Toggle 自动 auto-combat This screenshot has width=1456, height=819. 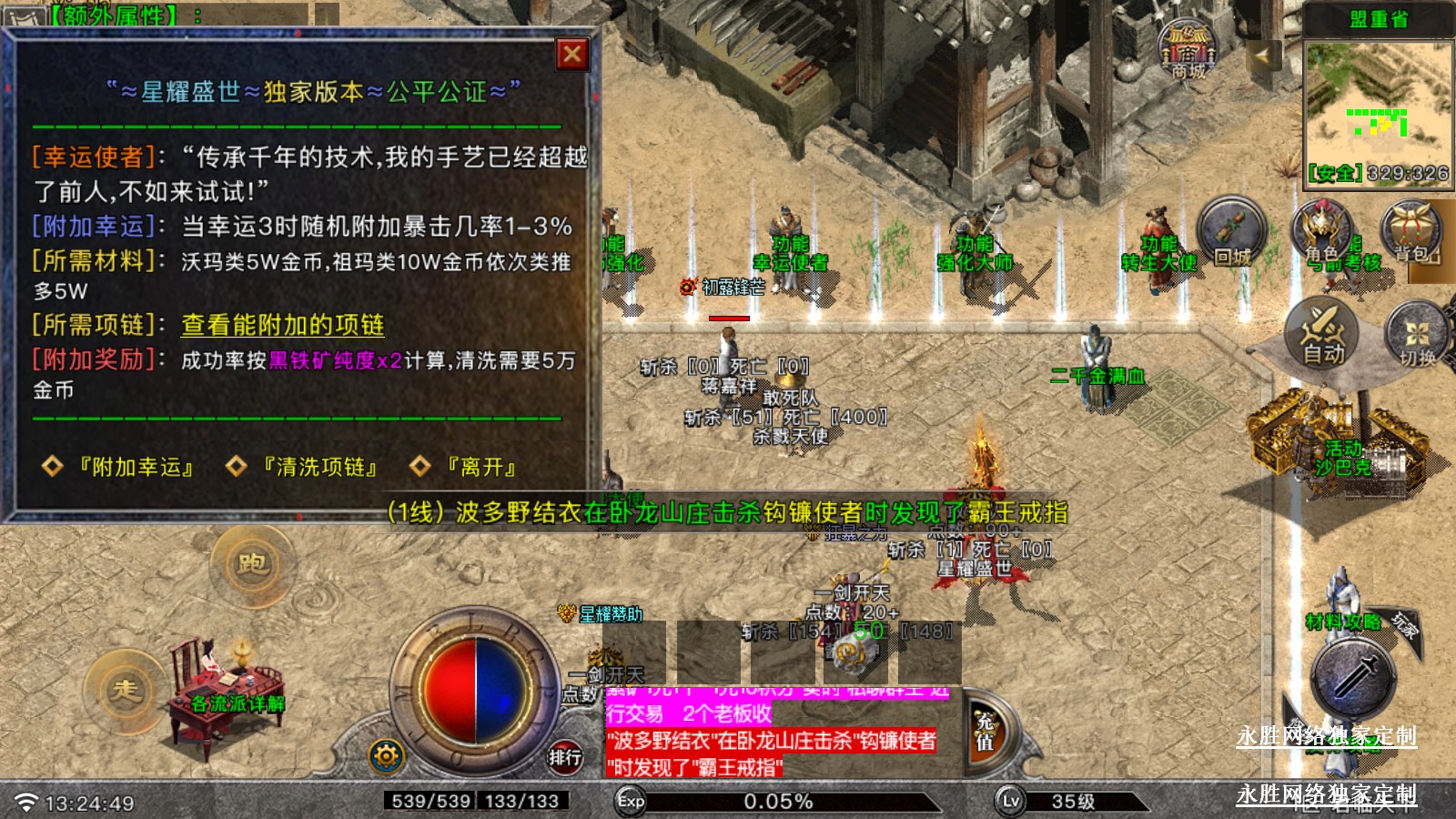[1321, 334]
